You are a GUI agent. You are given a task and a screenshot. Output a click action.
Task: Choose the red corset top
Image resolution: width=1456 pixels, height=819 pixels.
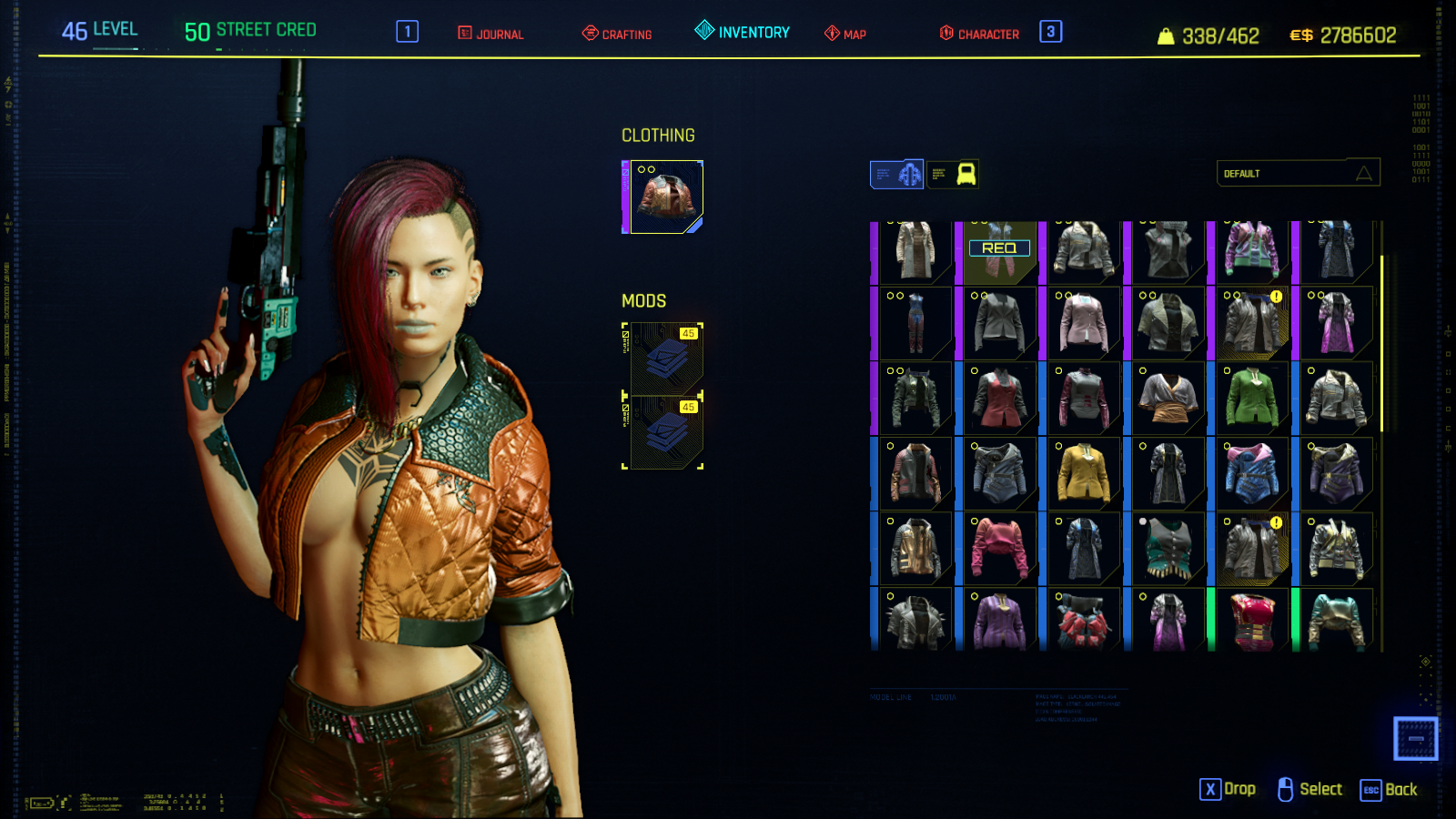[1252, 621]
